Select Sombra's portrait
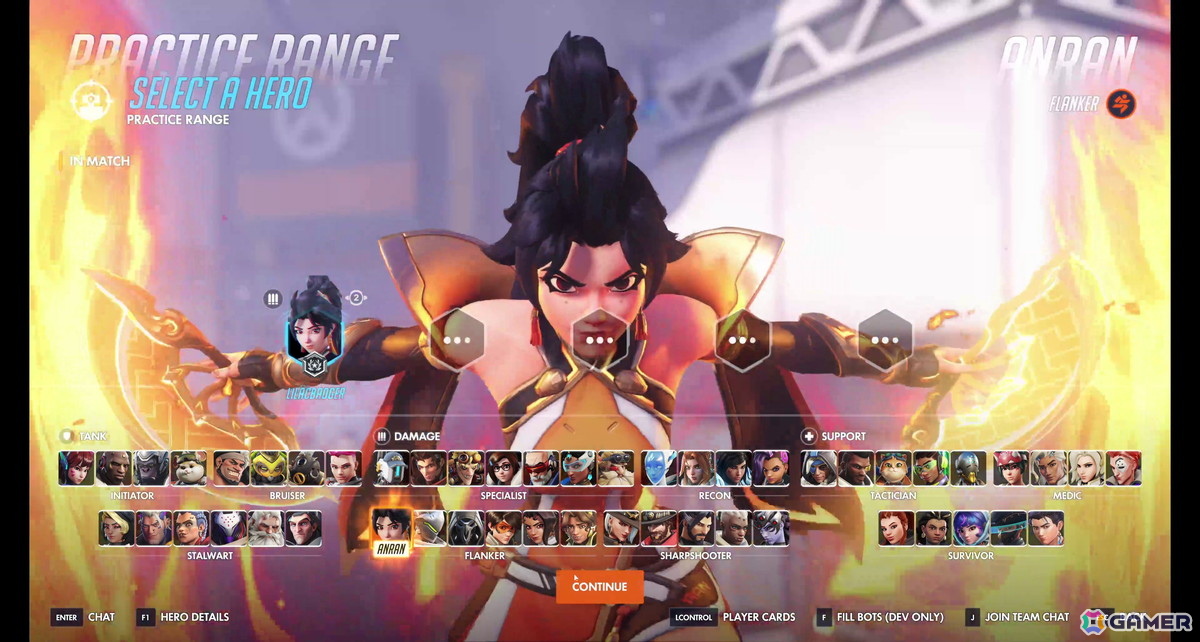 (x=771, y=468)
